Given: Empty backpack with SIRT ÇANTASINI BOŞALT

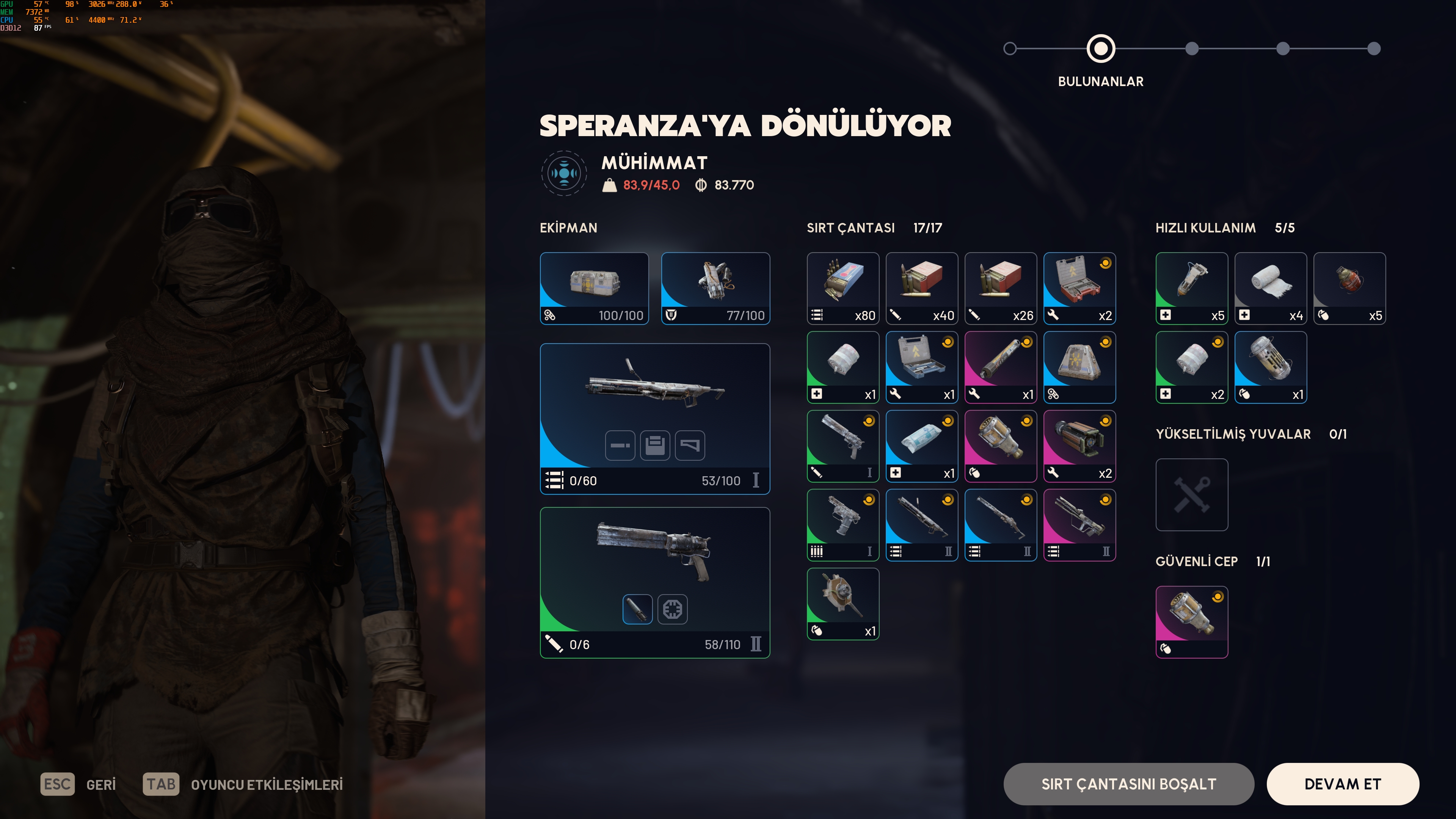Looking at the screenshot, I should 1128,784.
